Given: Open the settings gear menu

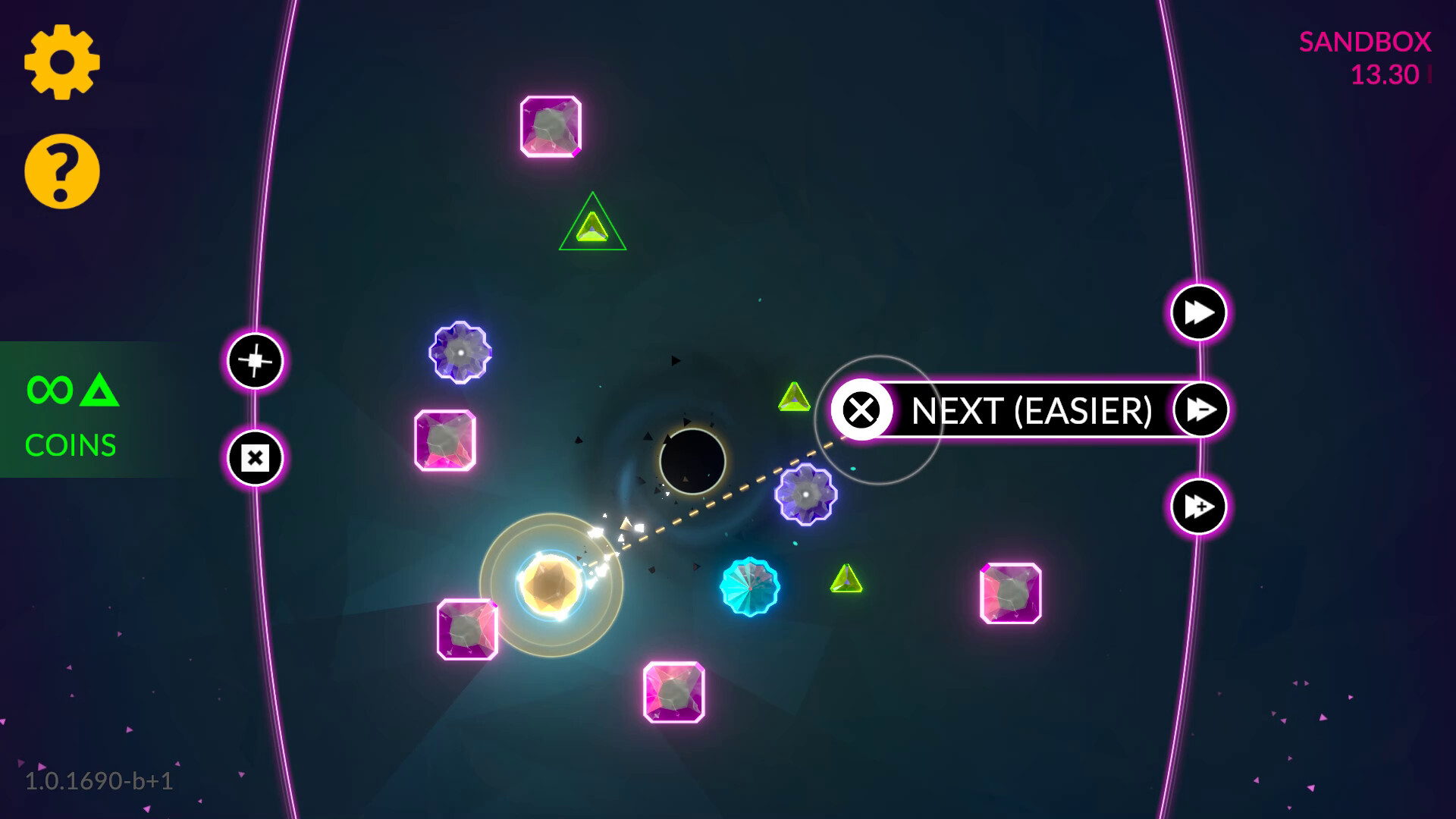Looking at the screenshot, I should point(62,62).
